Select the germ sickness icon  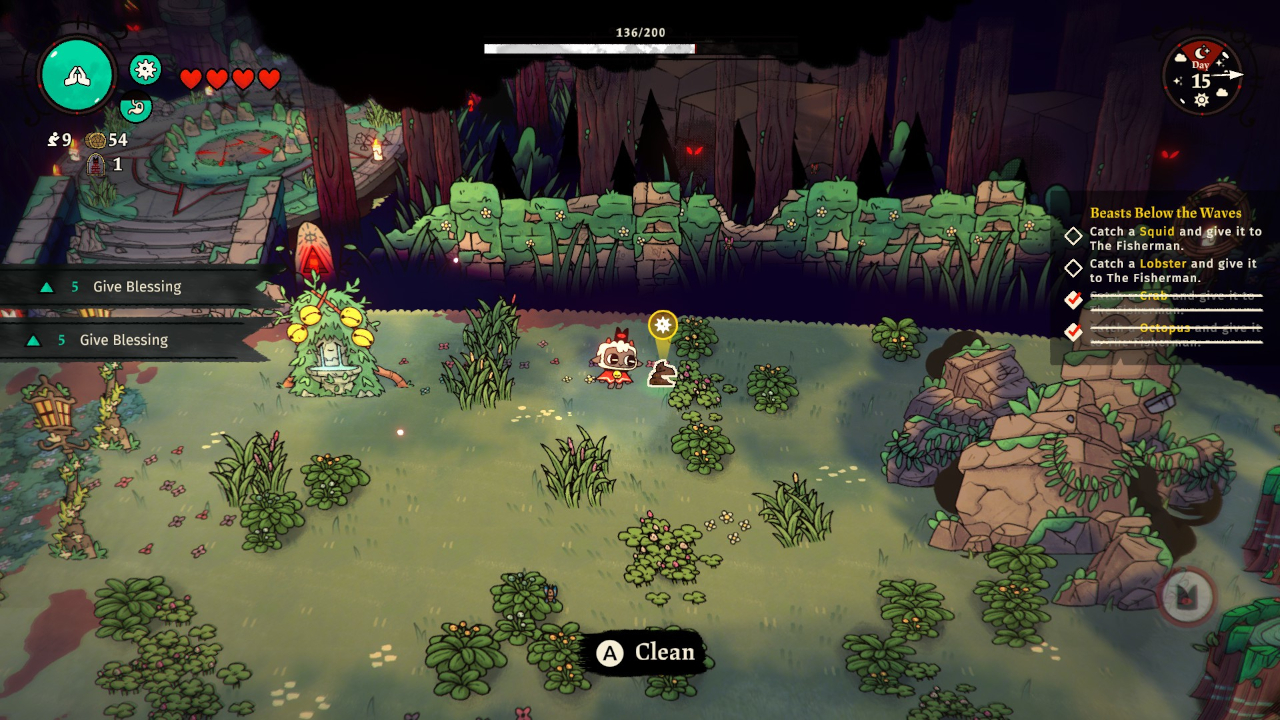(146, 68)
